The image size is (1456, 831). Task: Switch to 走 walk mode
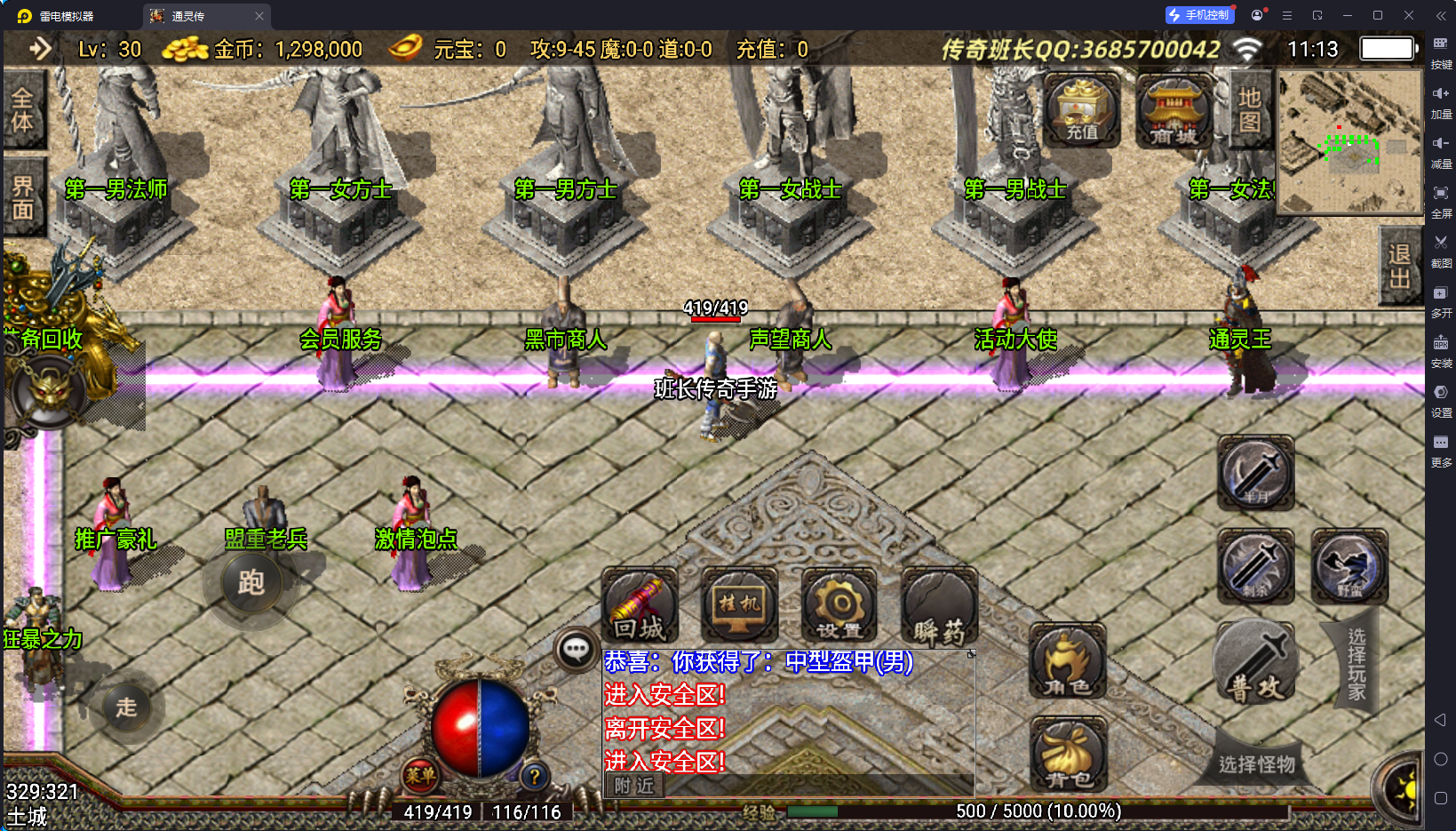click(x=126, y=707)
